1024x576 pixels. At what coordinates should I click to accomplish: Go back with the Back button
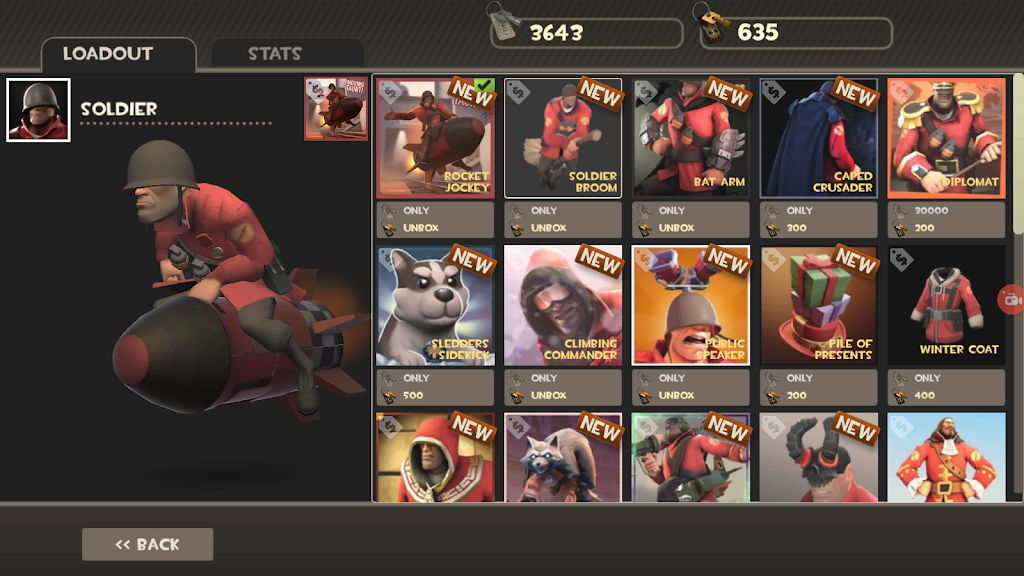(147, 544)
